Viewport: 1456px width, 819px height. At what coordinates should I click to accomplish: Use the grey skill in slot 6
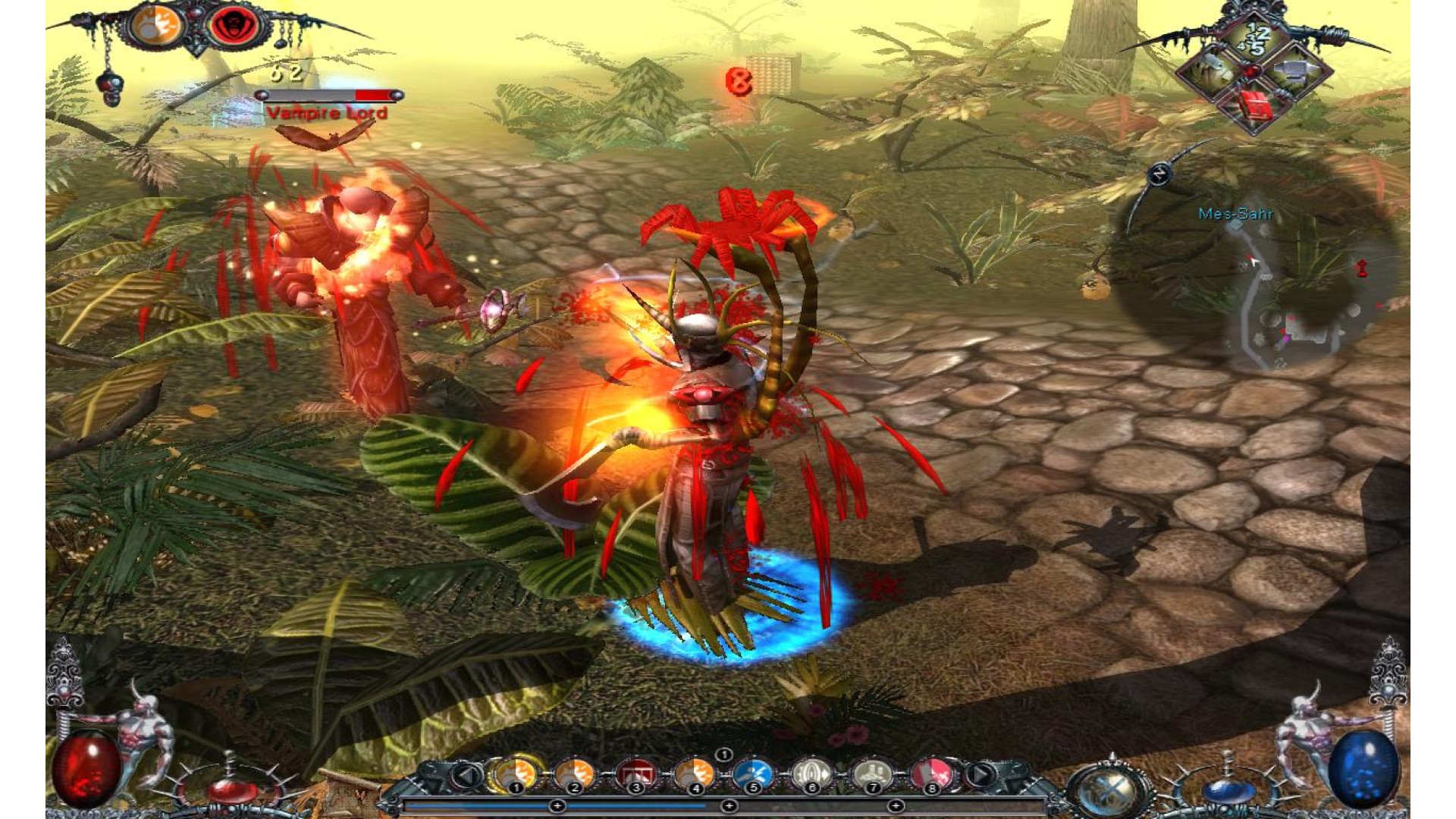click(x=811, y=774)
